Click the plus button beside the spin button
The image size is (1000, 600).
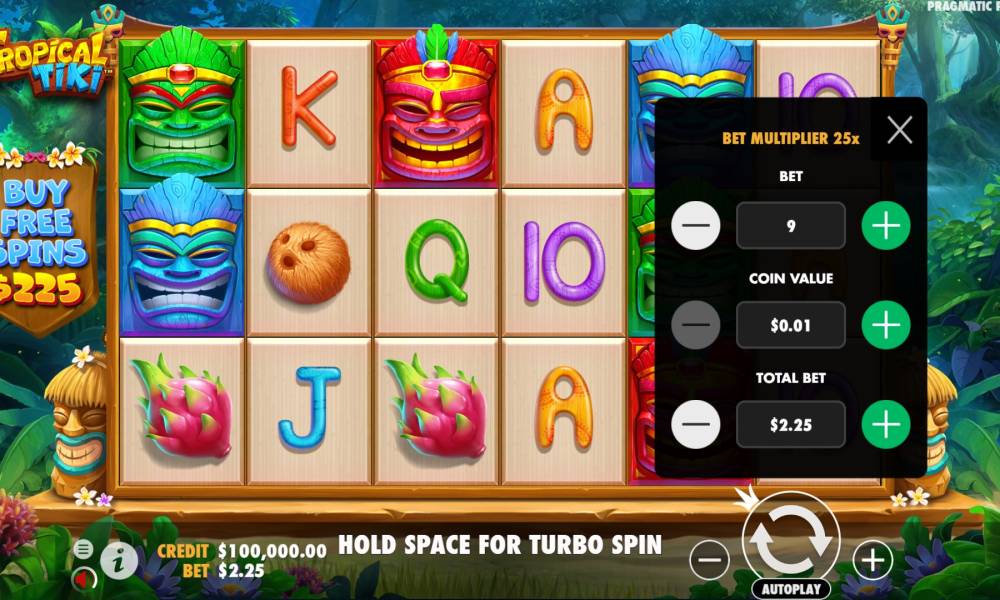(x=873, y=561)
